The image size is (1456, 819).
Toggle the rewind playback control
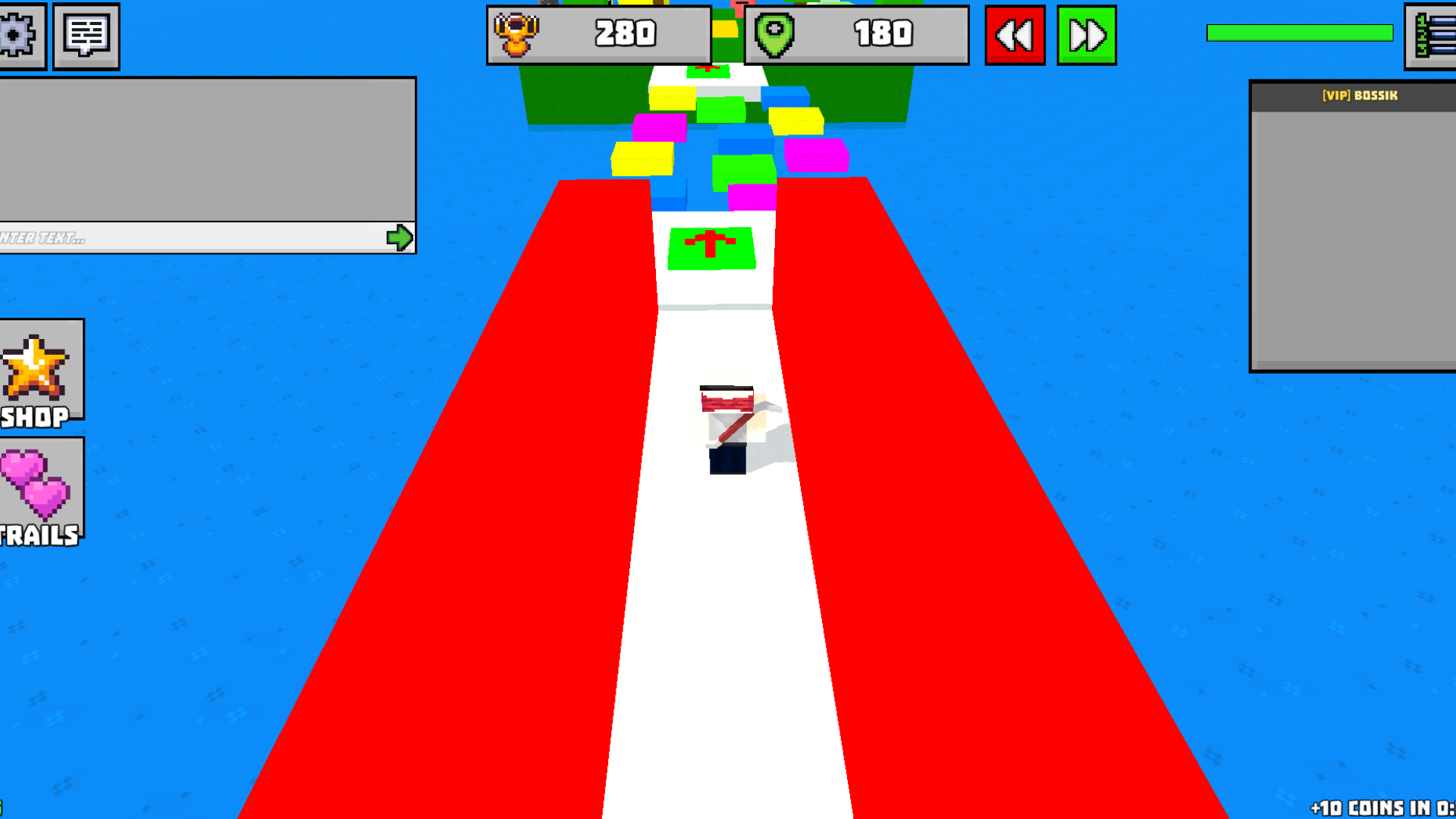[1015, 34]
